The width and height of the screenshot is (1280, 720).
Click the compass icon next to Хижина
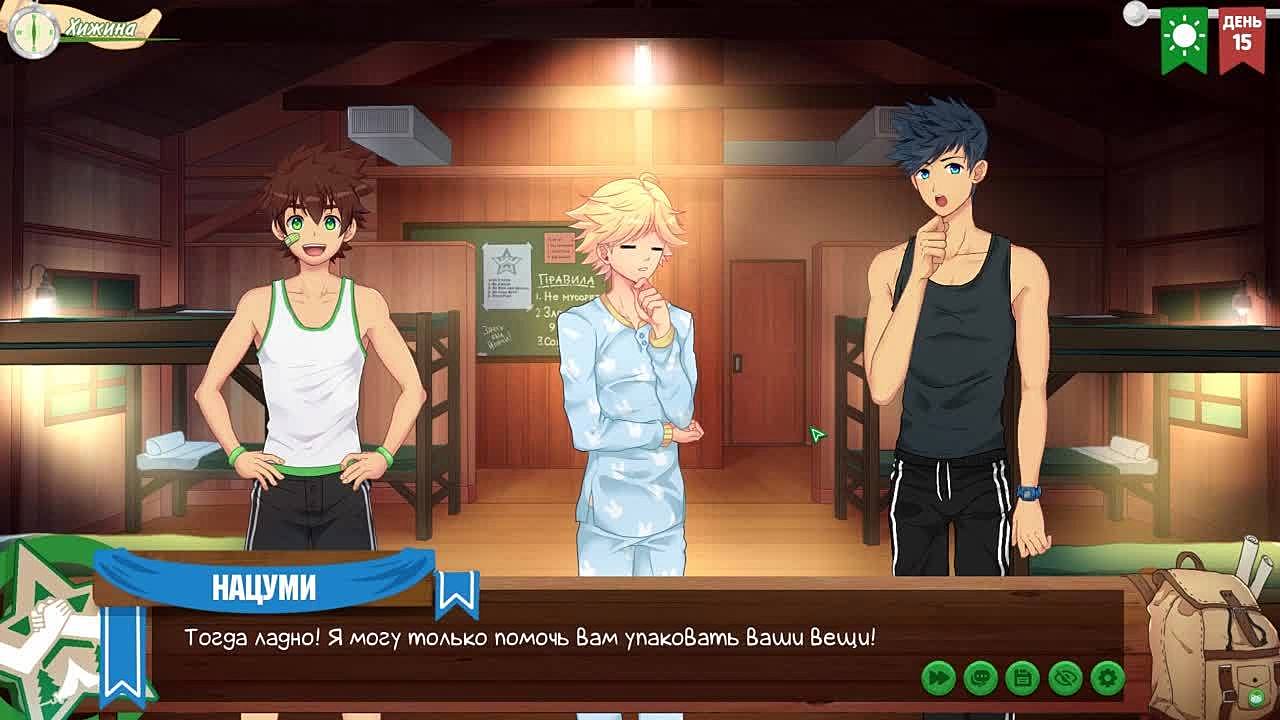click(x=32, y=30)
